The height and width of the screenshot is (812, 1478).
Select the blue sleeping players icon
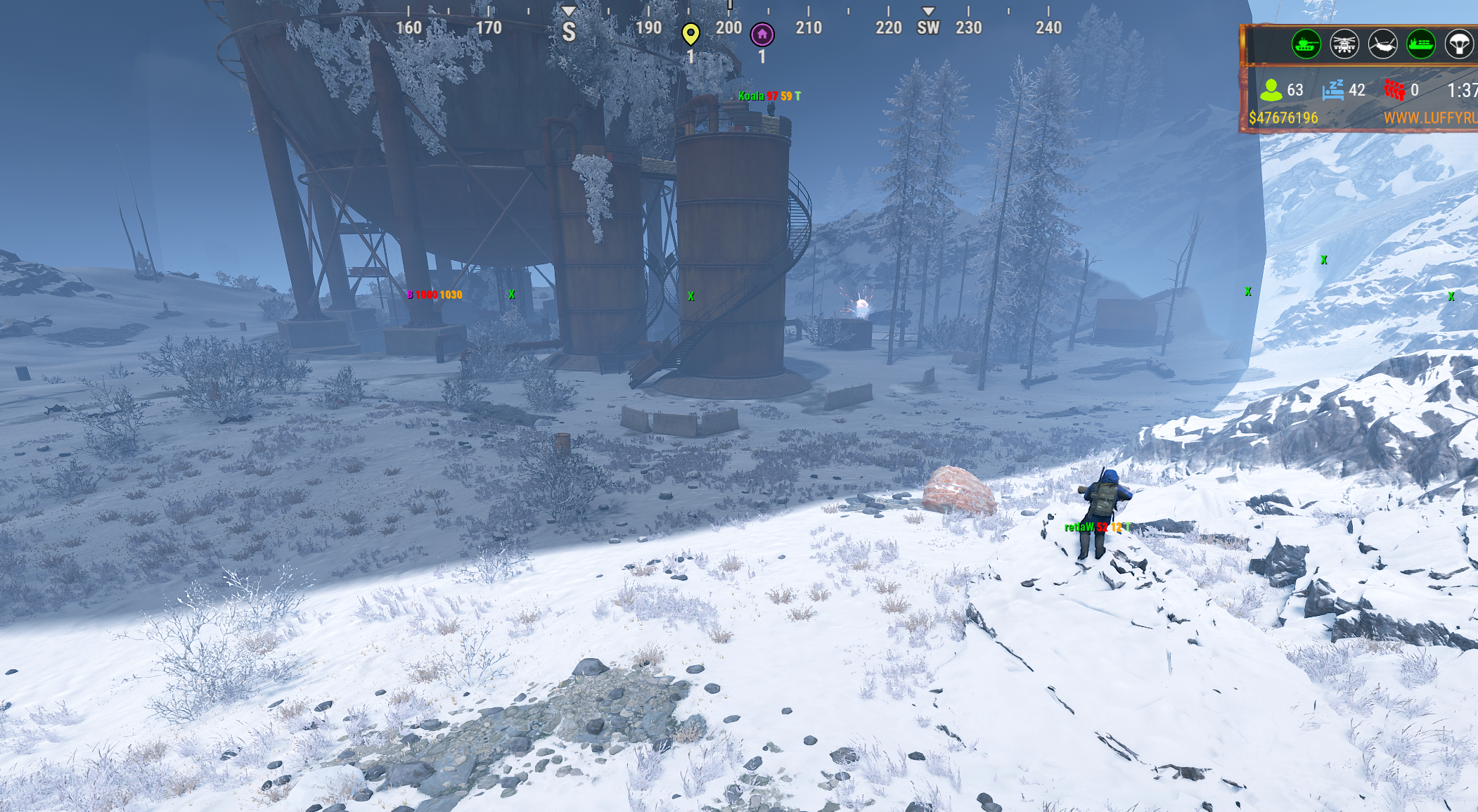point(1333,90)
